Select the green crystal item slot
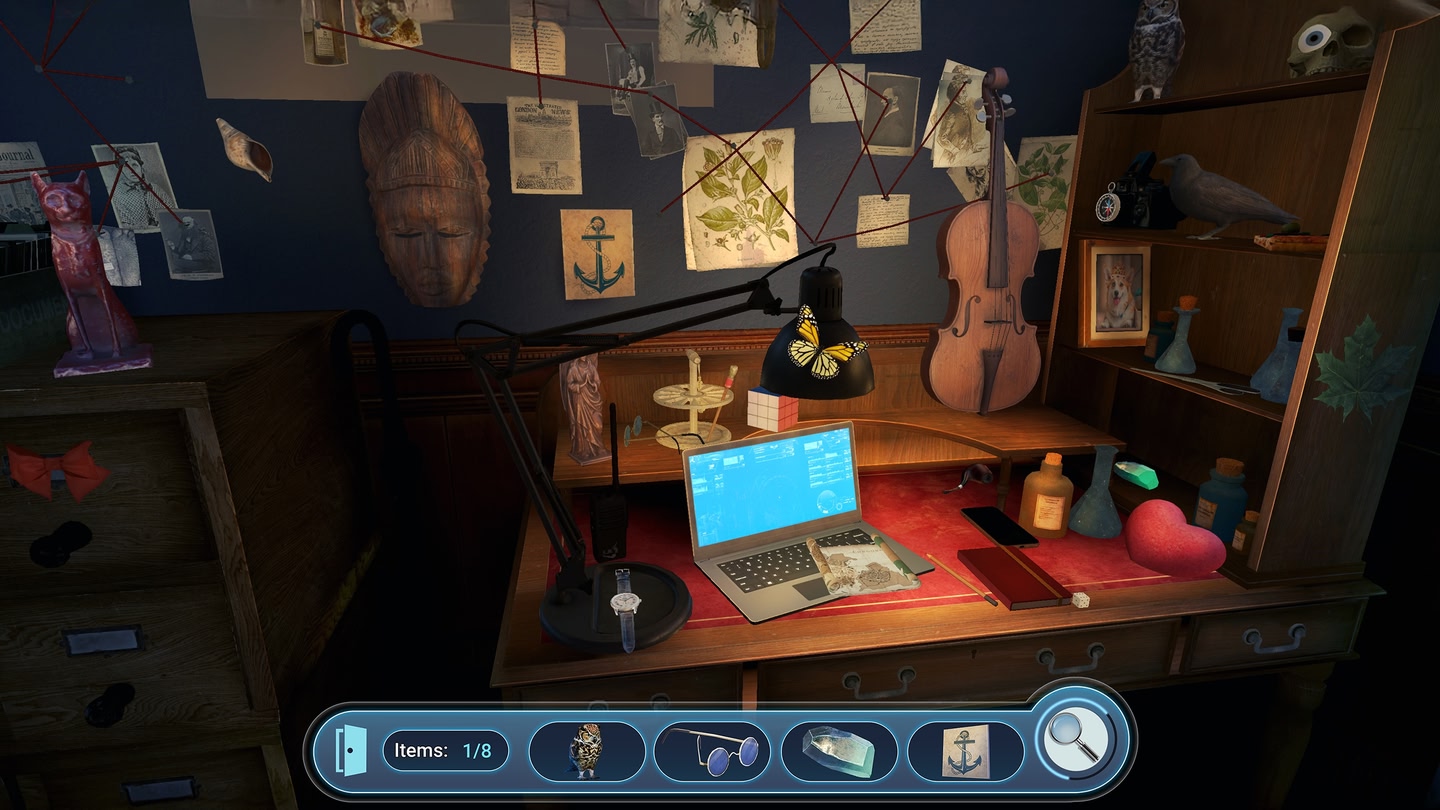1440x810 pixels. [838, 751]
